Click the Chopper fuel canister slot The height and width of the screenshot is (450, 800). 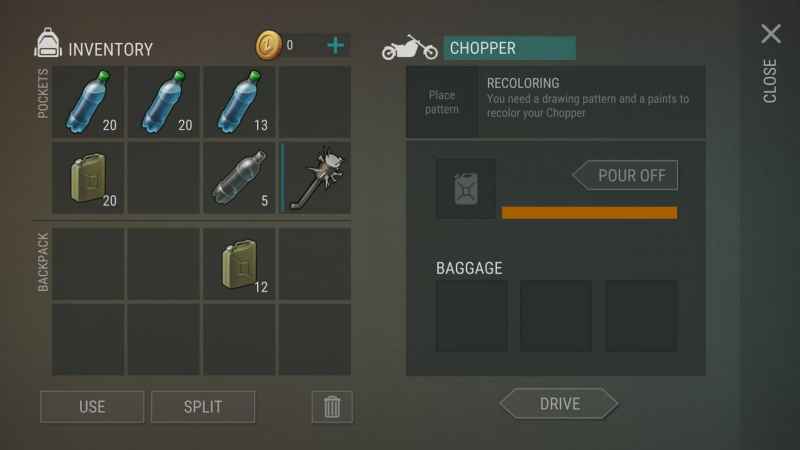(x=465, y=188)
